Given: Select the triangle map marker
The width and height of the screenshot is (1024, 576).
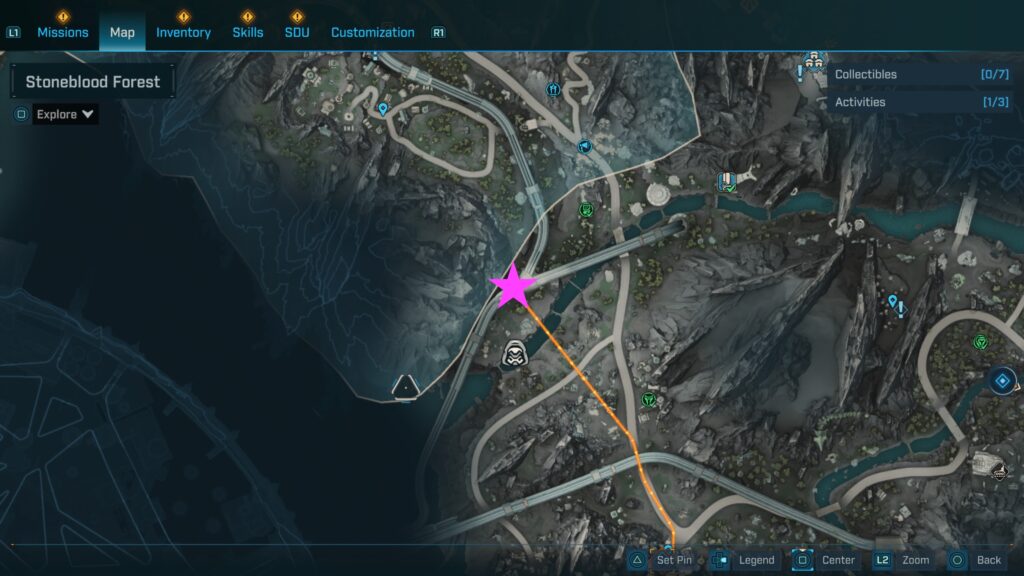Looking at the screenshot, I should (405, 386).
